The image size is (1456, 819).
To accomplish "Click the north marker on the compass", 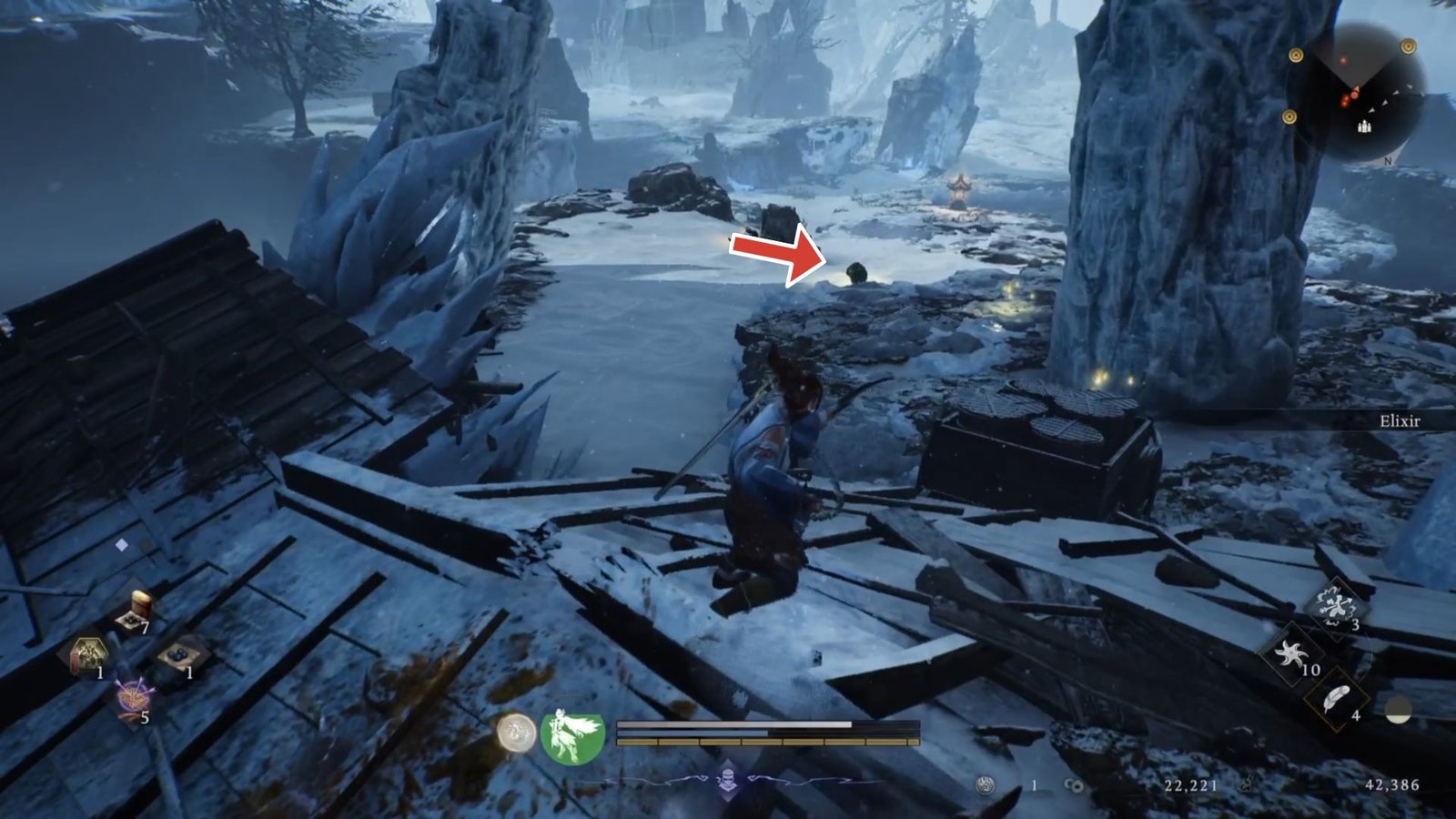I will pos(1387,159).
